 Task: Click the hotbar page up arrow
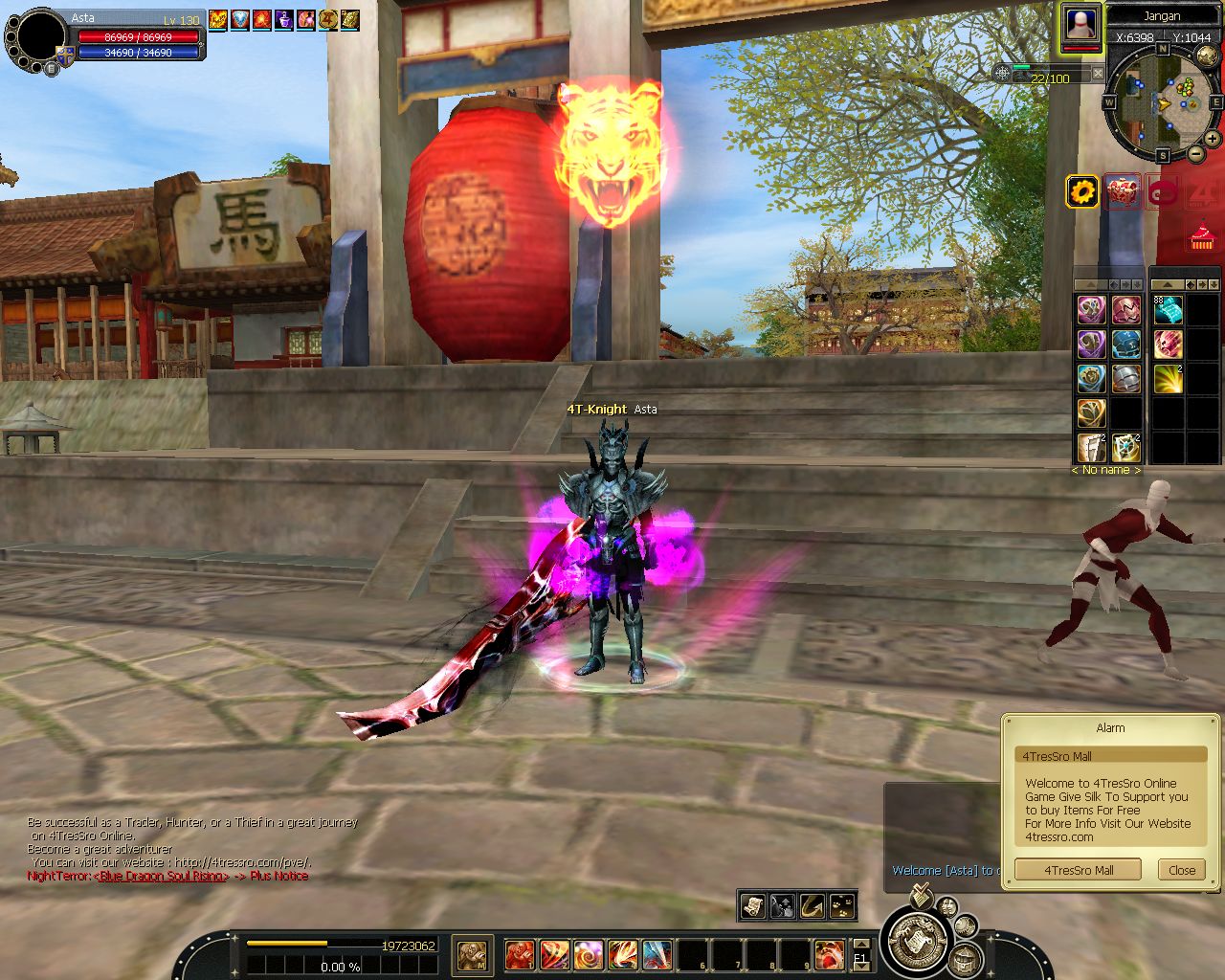point(860,946)
